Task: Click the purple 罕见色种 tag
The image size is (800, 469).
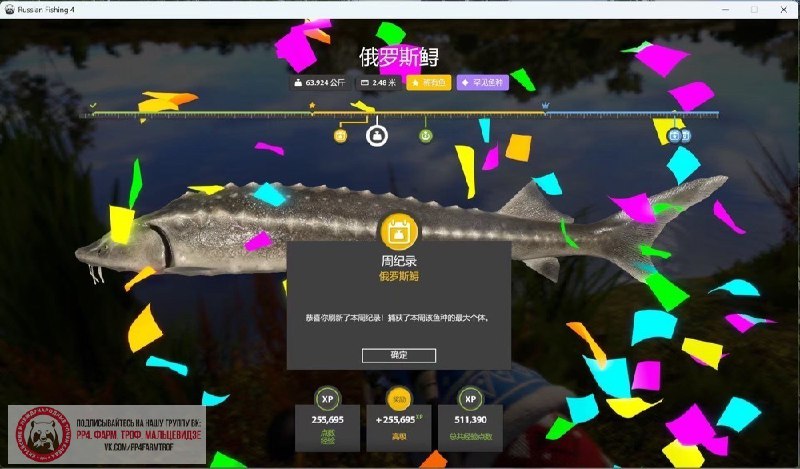Action: (x=483, y=83)
